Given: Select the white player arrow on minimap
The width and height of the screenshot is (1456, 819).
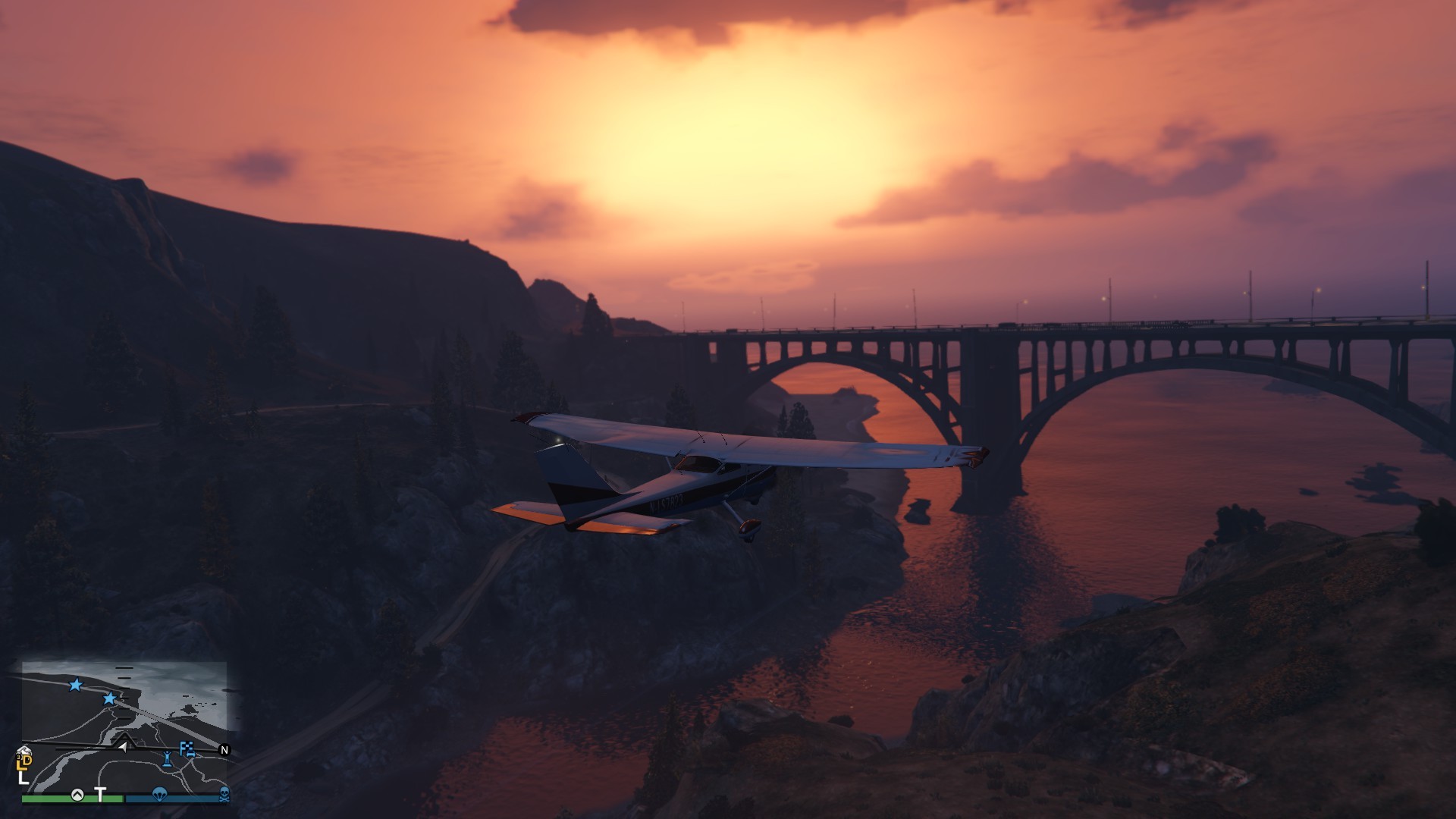Looking at the screenshot, I should click(x=122, y=747).
